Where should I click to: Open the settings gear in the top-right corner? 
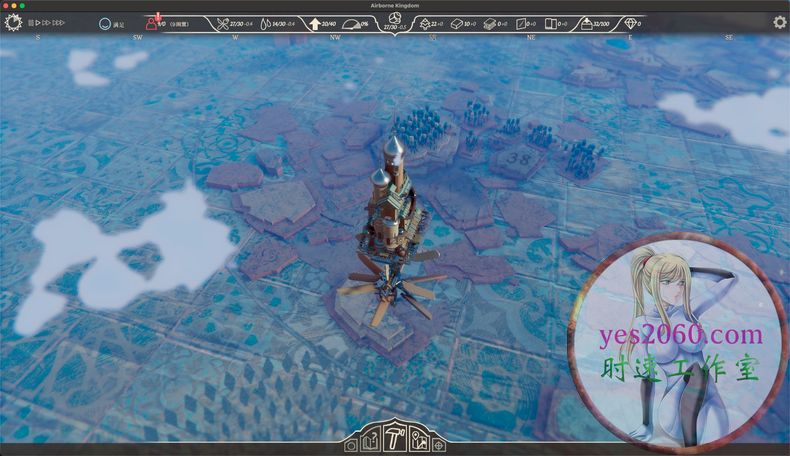(779, 22)
